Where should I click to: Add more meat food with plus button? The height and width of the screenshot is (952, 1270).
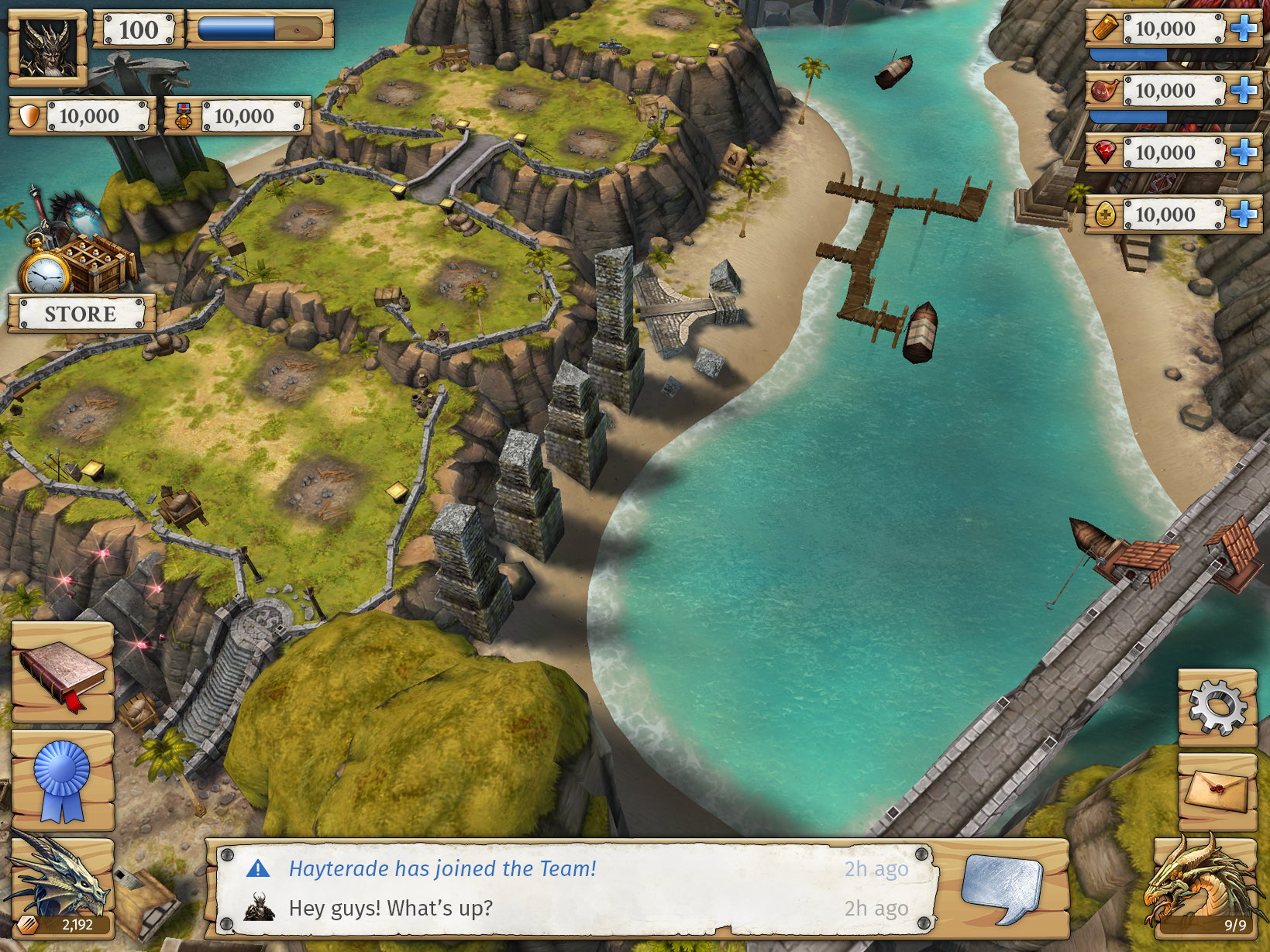click(1244, 91)
